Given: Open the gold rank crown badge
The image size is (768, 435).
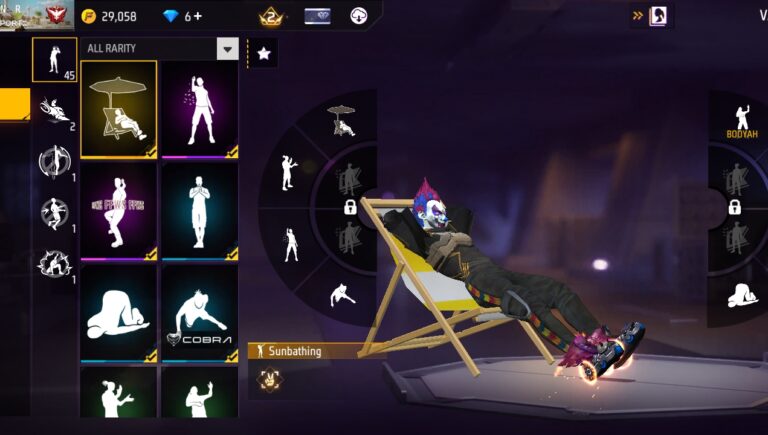Looking at the screenshot, I should tap(269, 16).
